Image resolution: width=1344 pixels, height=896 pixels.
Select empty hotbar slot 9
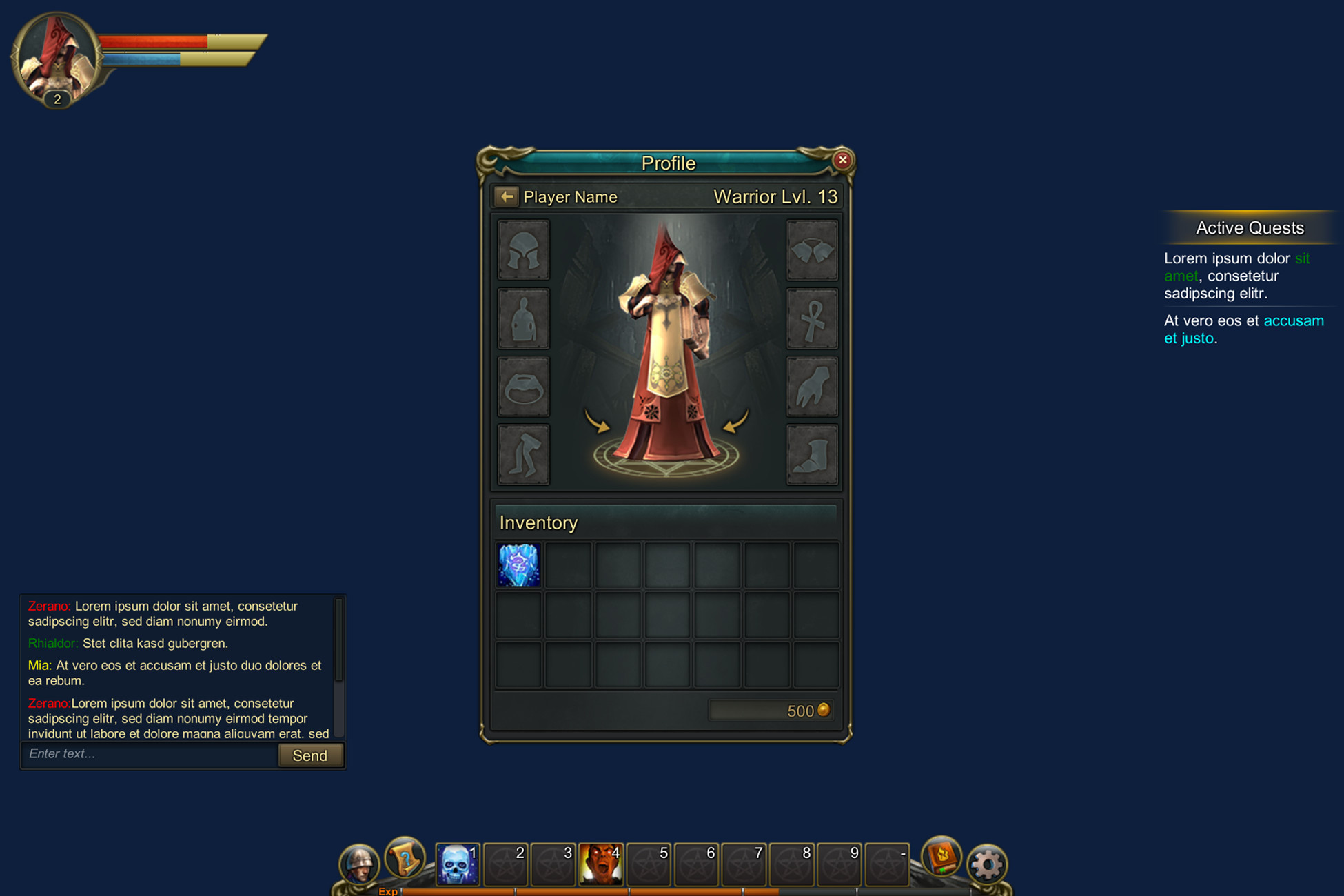(840, 862)
